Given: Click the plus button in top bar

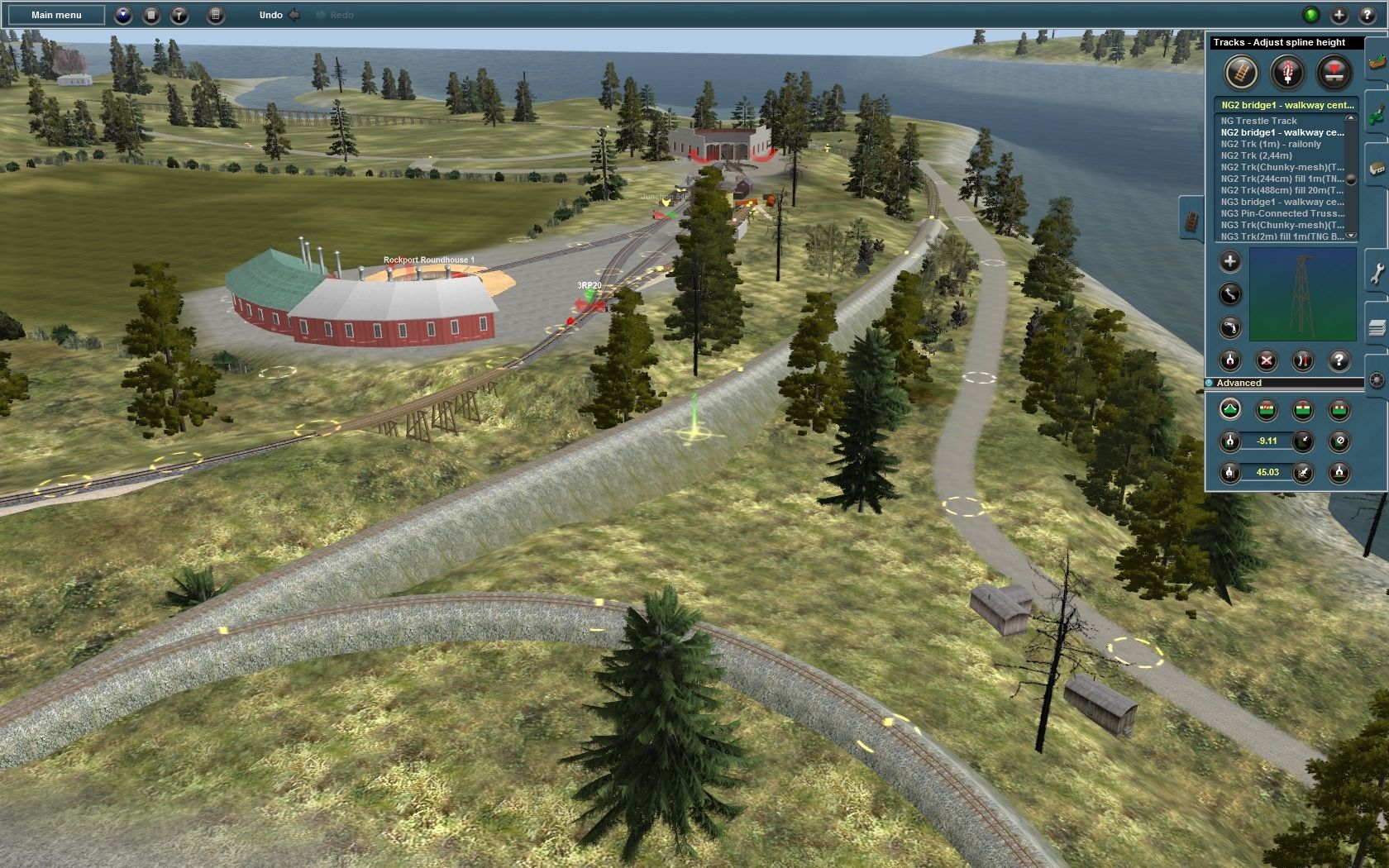Looking at the screenshot, I should pos(1339,15).
